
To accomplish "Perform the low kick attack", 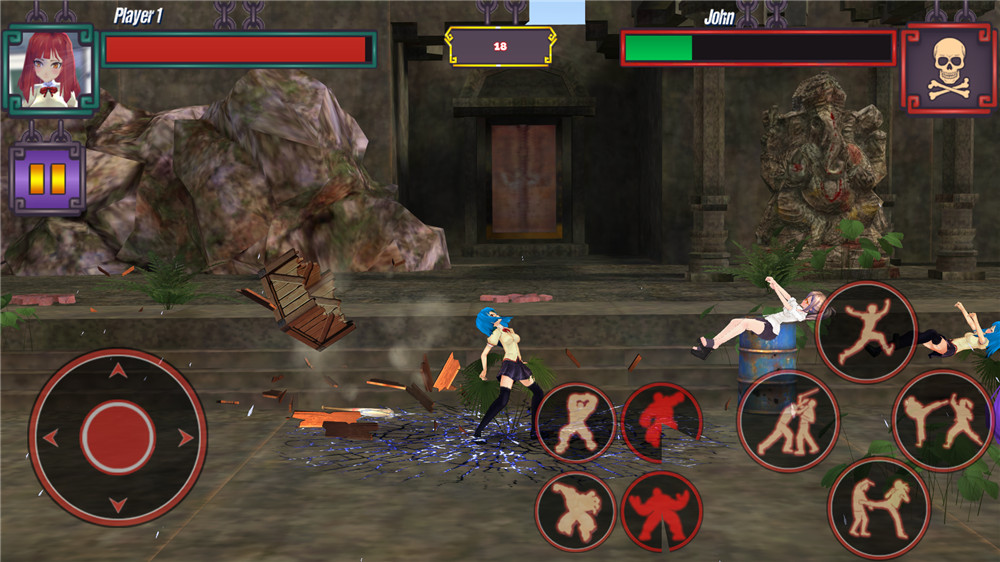I will (879, 507).
